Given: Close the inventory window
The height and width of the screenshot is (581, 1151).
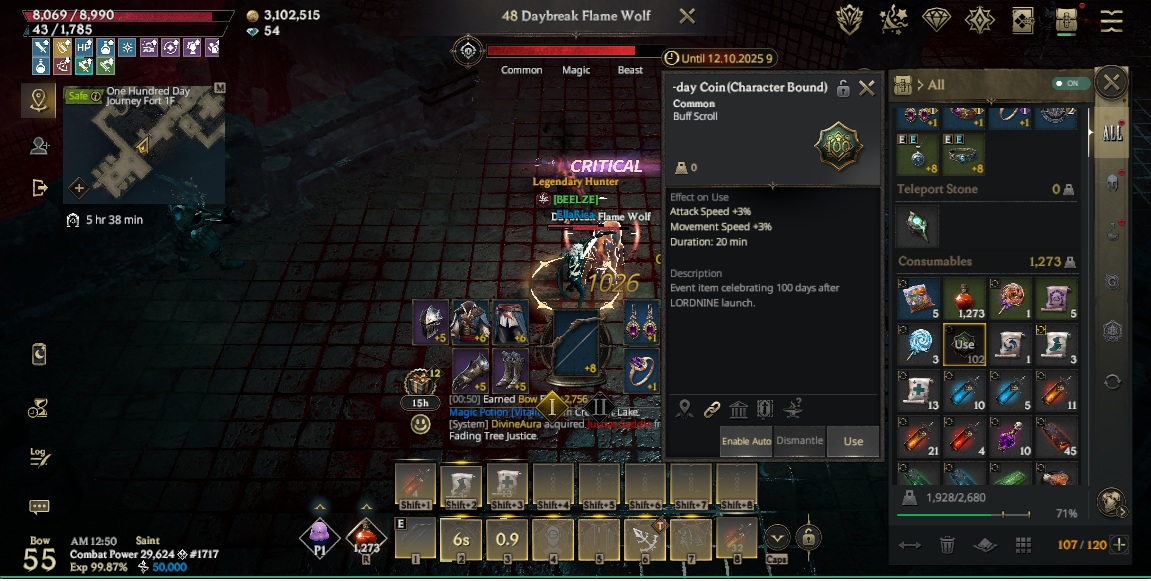Looking at the screenshot, I should click(x=1110, y=83).
